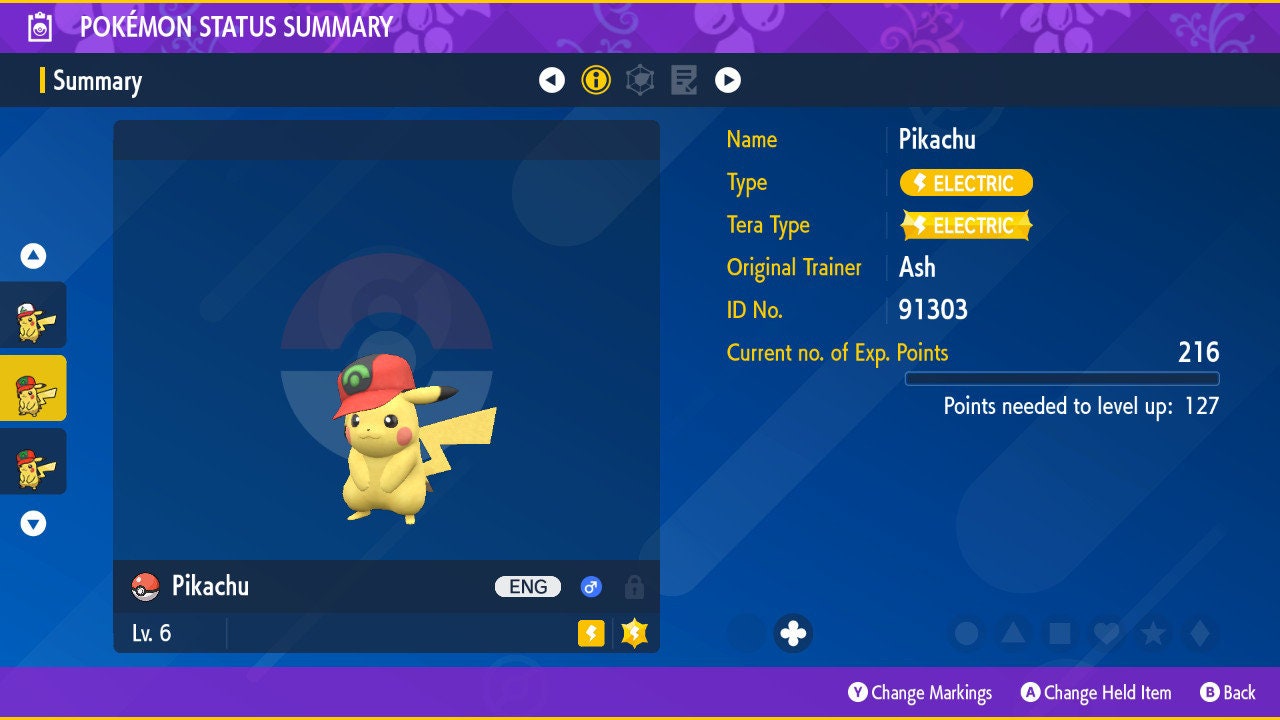Click the Back option in the bottom bar
The image size is (1280, 720).
pyautogui.click(x=1228, y=692)
